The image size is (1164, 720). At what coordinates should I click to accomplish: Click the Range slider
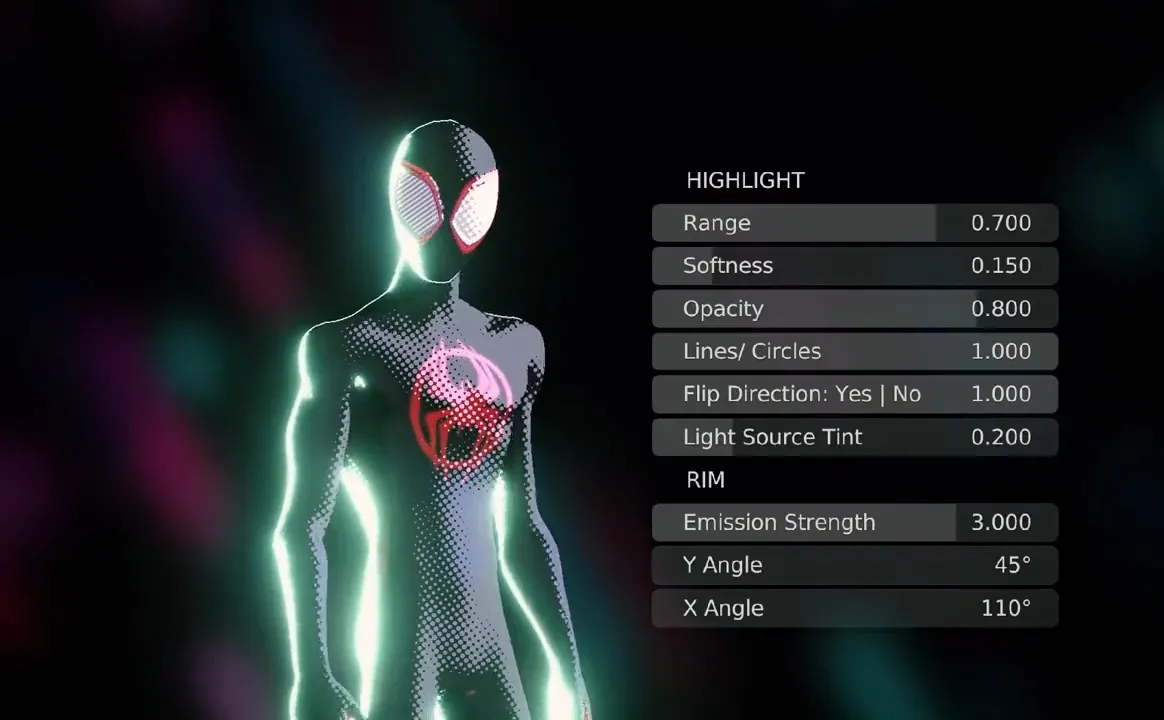(x=854, y=223)
